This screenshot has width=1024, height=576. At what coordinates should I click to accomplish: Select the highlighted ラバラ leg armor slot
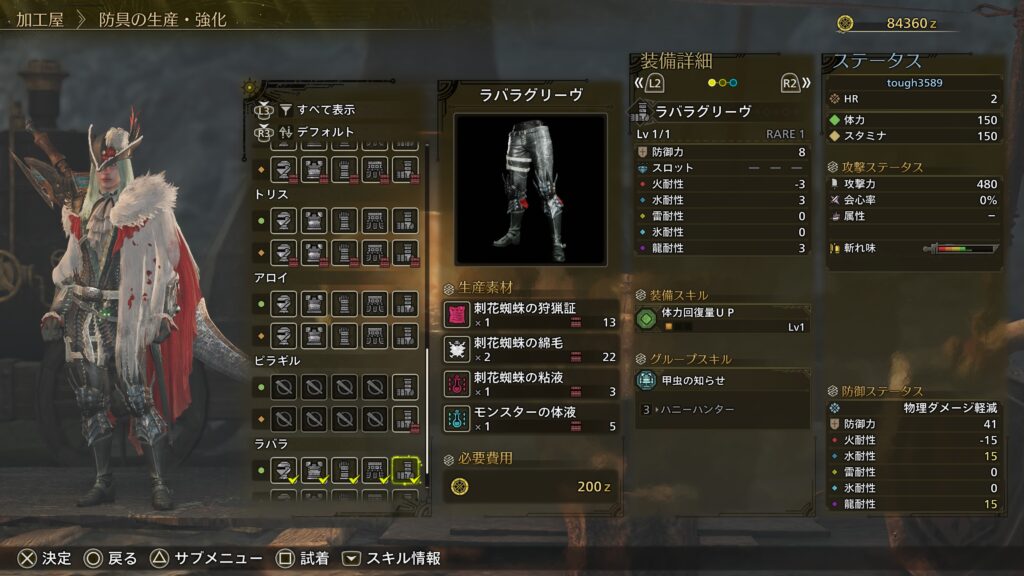[405, 468]
